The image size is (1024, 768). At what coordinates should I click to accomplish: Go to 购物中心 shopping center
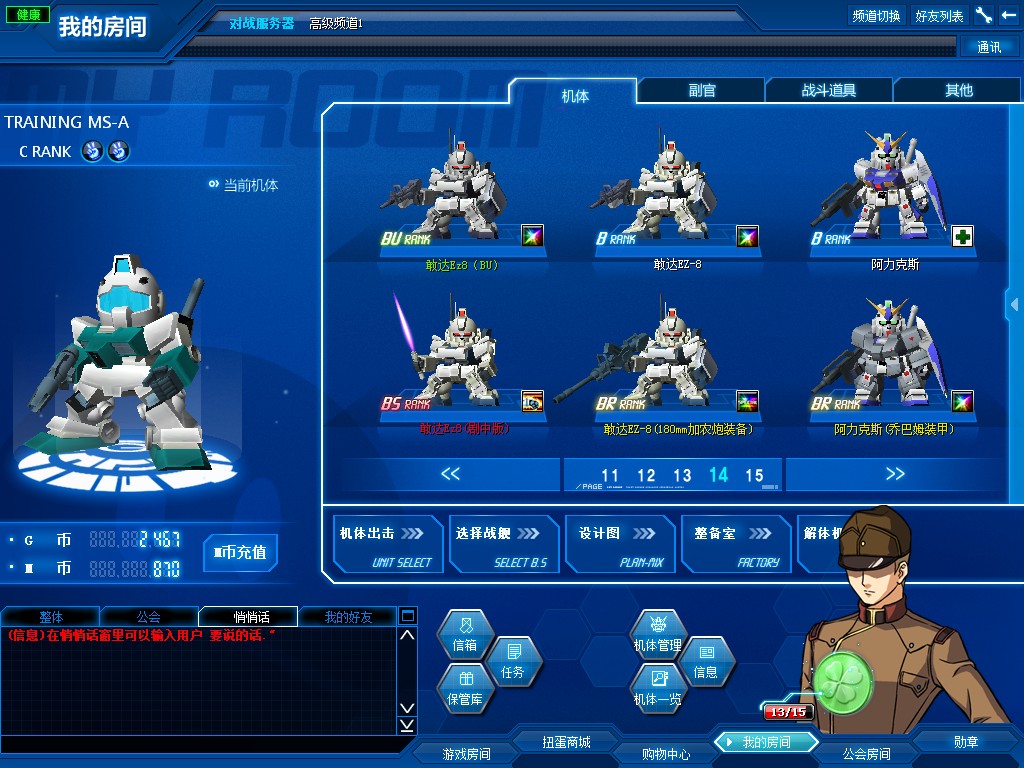[665, 754]
